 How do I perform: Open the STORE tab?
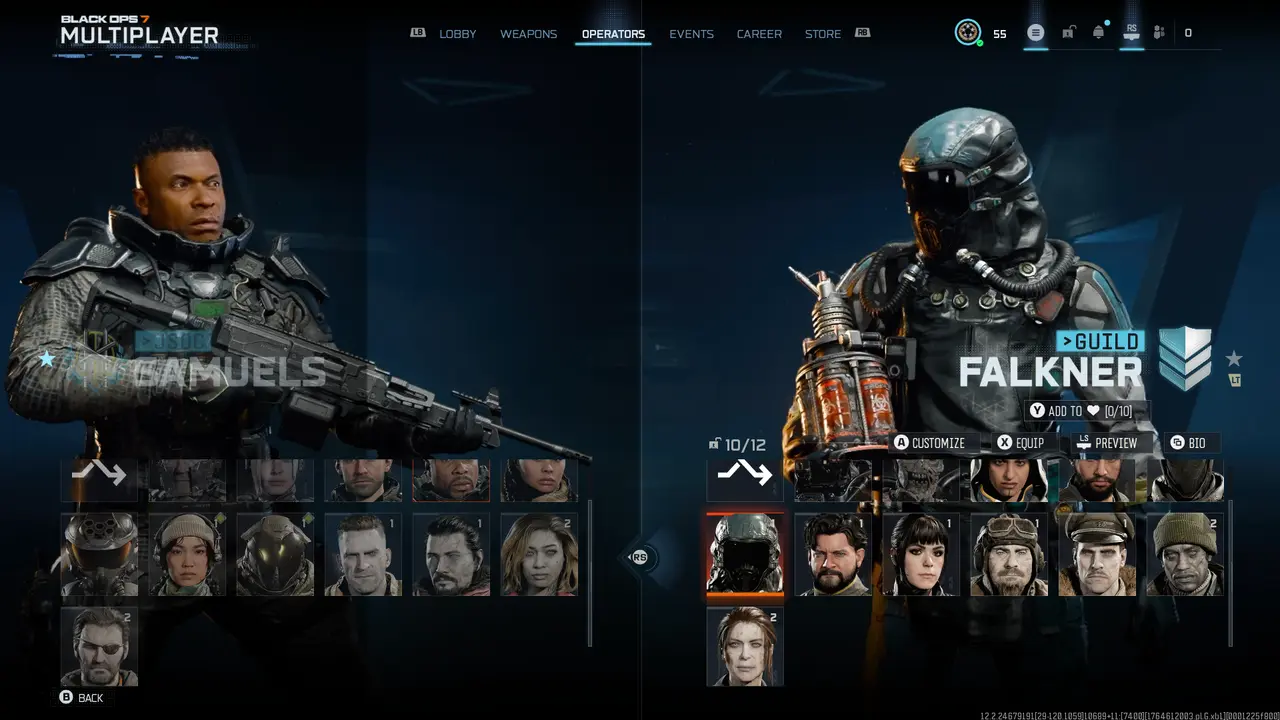pyautogui.click(x=823, y=33)
